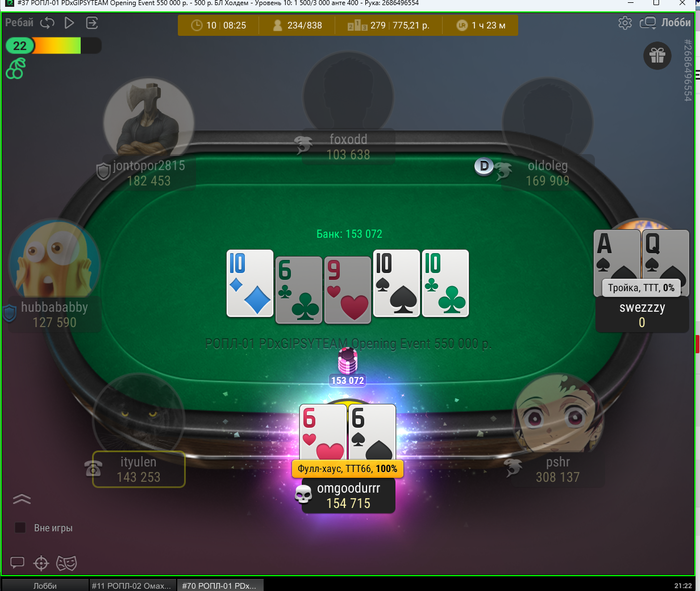Open the hand replay play icon

click(69, 23)
